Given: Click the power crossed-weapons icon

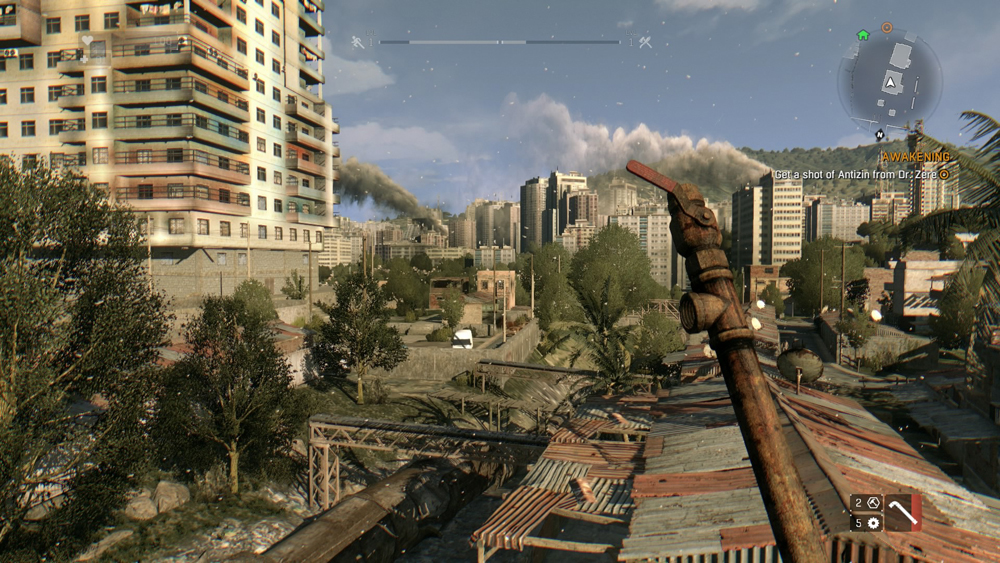Looking at the screenshot, I should pyautogui.click(x=645, y=42).
